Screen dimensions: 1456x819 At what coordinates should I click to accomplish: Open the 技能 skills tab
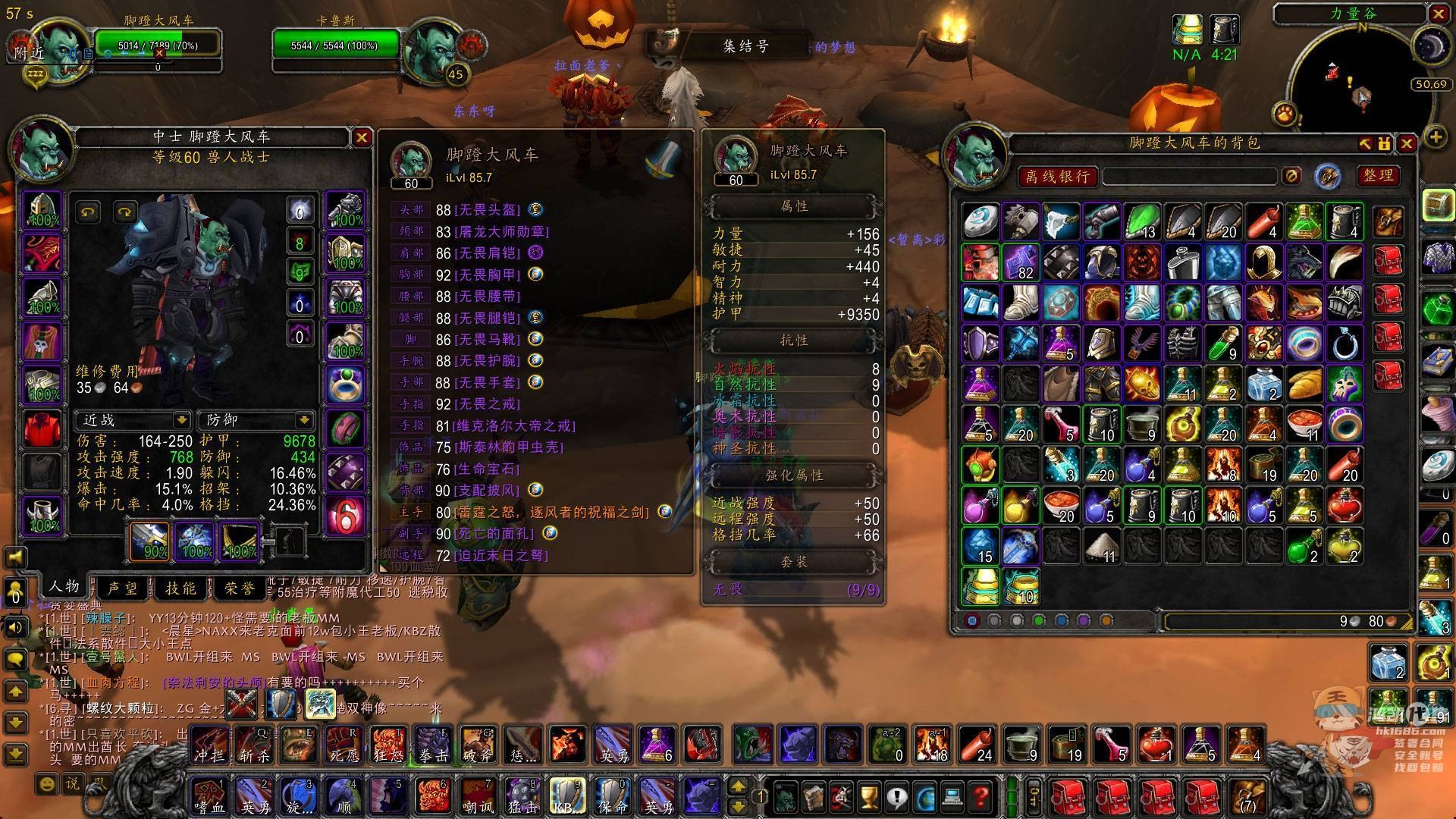pos(180,588)
